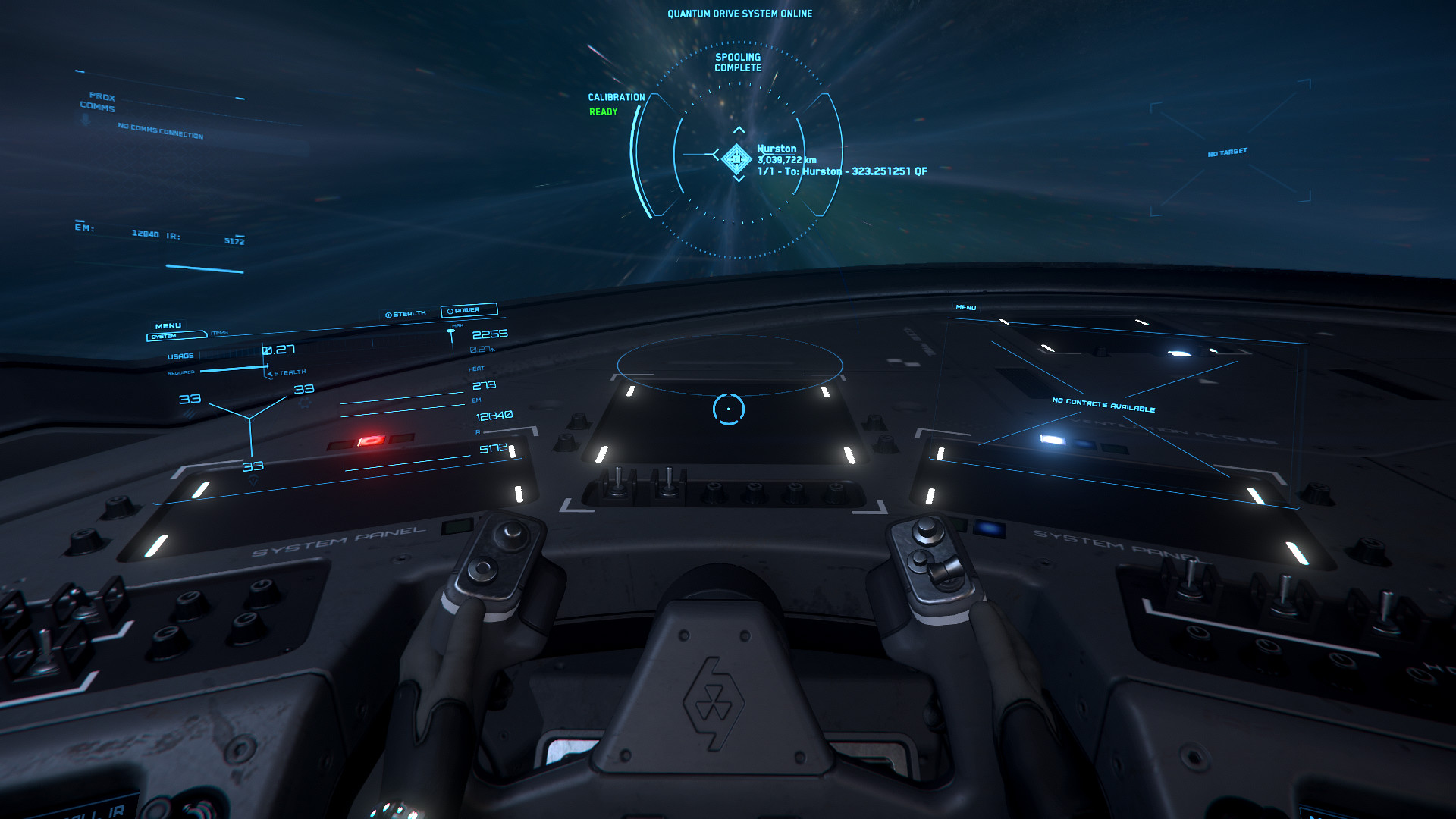1456x819 pixels.
Task: Click the power triangle center point
Action: [250, 418]
